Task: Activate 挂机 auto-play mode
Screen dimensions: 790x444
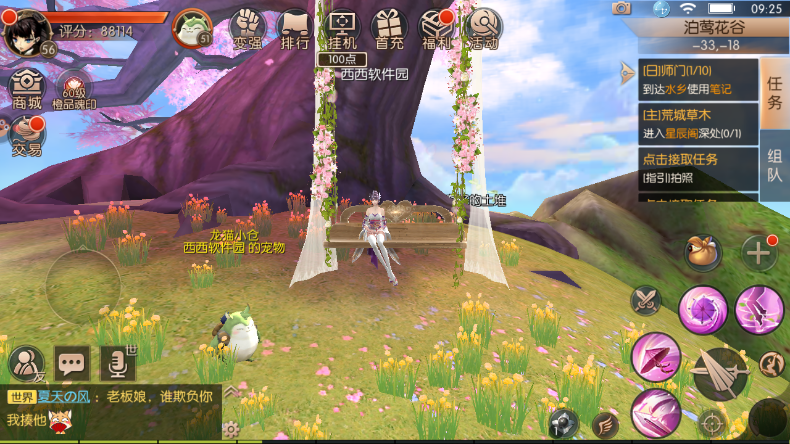Action: (342, 29)
